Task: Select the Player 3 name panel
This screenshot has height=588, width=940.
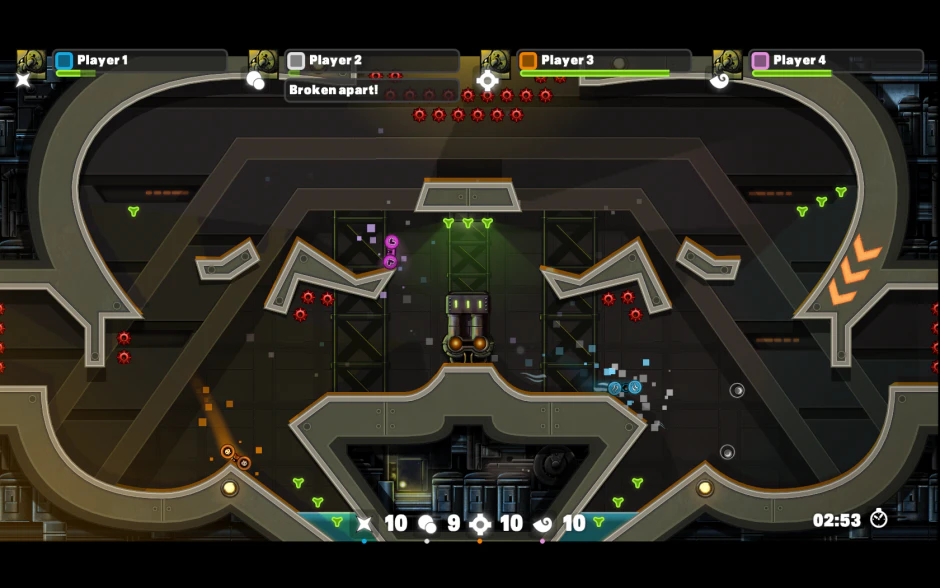Action: (x=604, y=61)
